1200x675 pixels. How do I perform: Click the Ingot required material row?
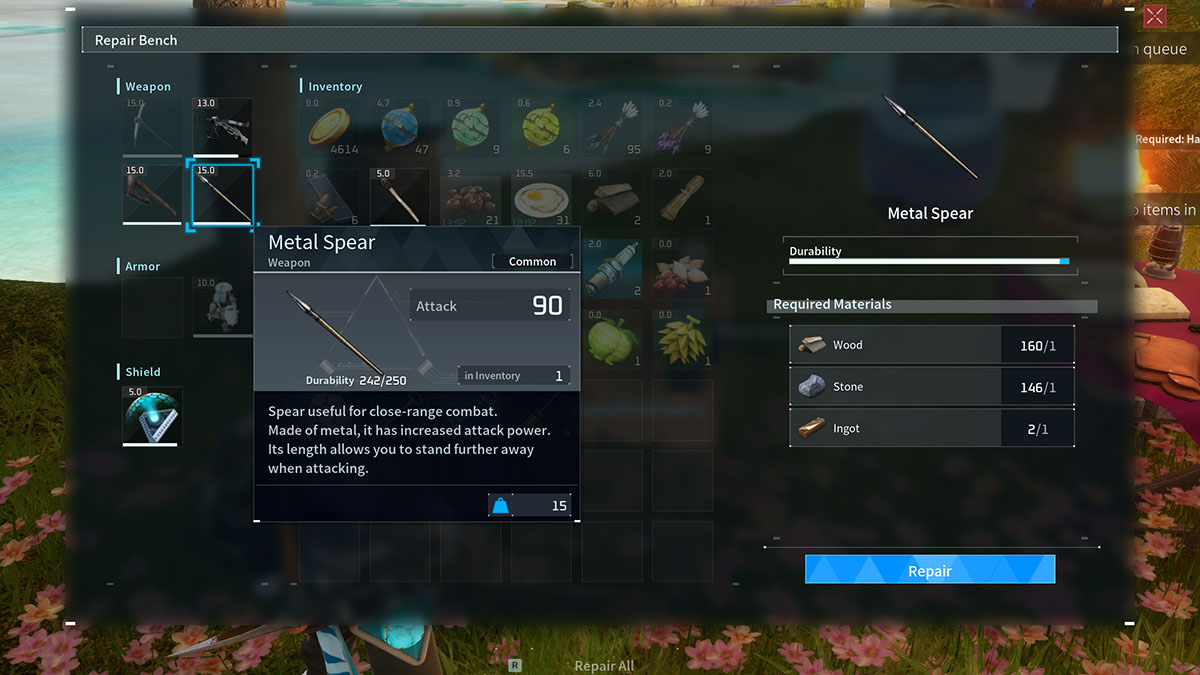931,428
